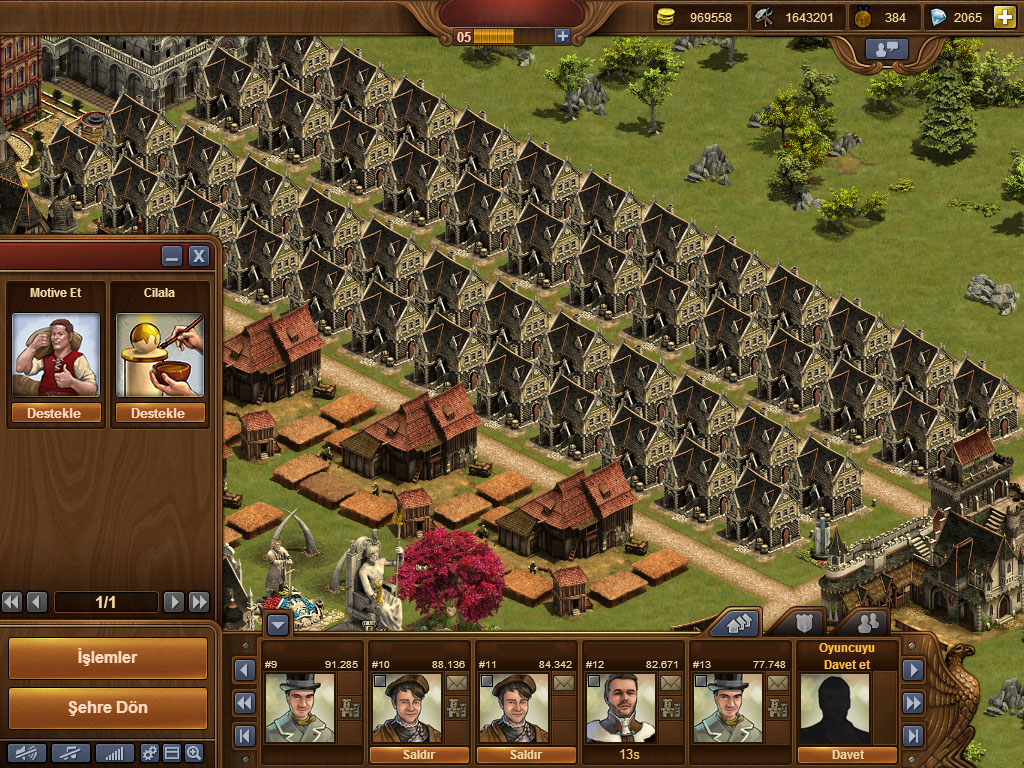
Task: Return to city with Şehre Dön
Action: (x=107, y=707)
